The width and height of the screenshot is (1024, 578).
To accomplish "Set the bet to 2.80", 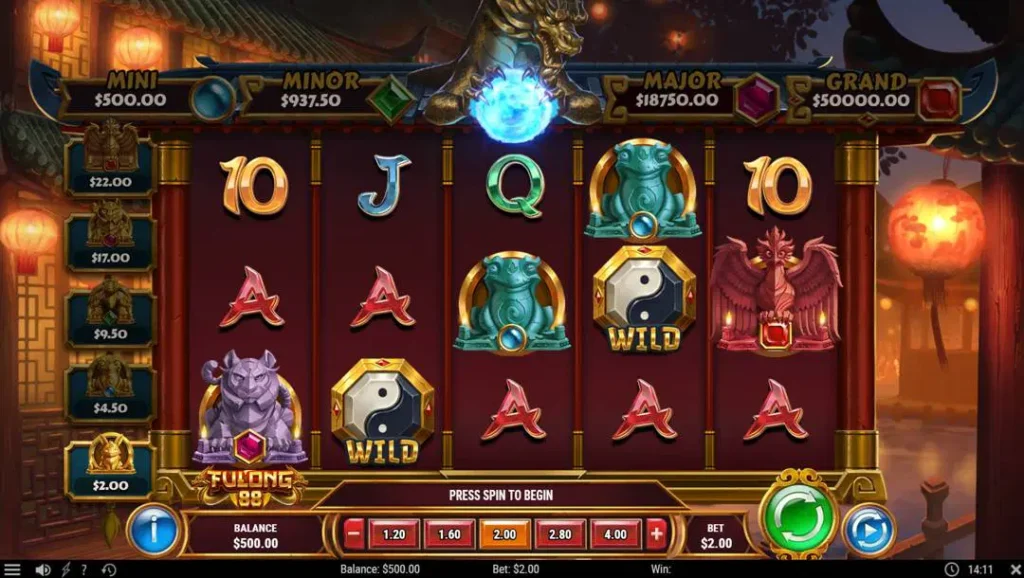I will 560,534.
